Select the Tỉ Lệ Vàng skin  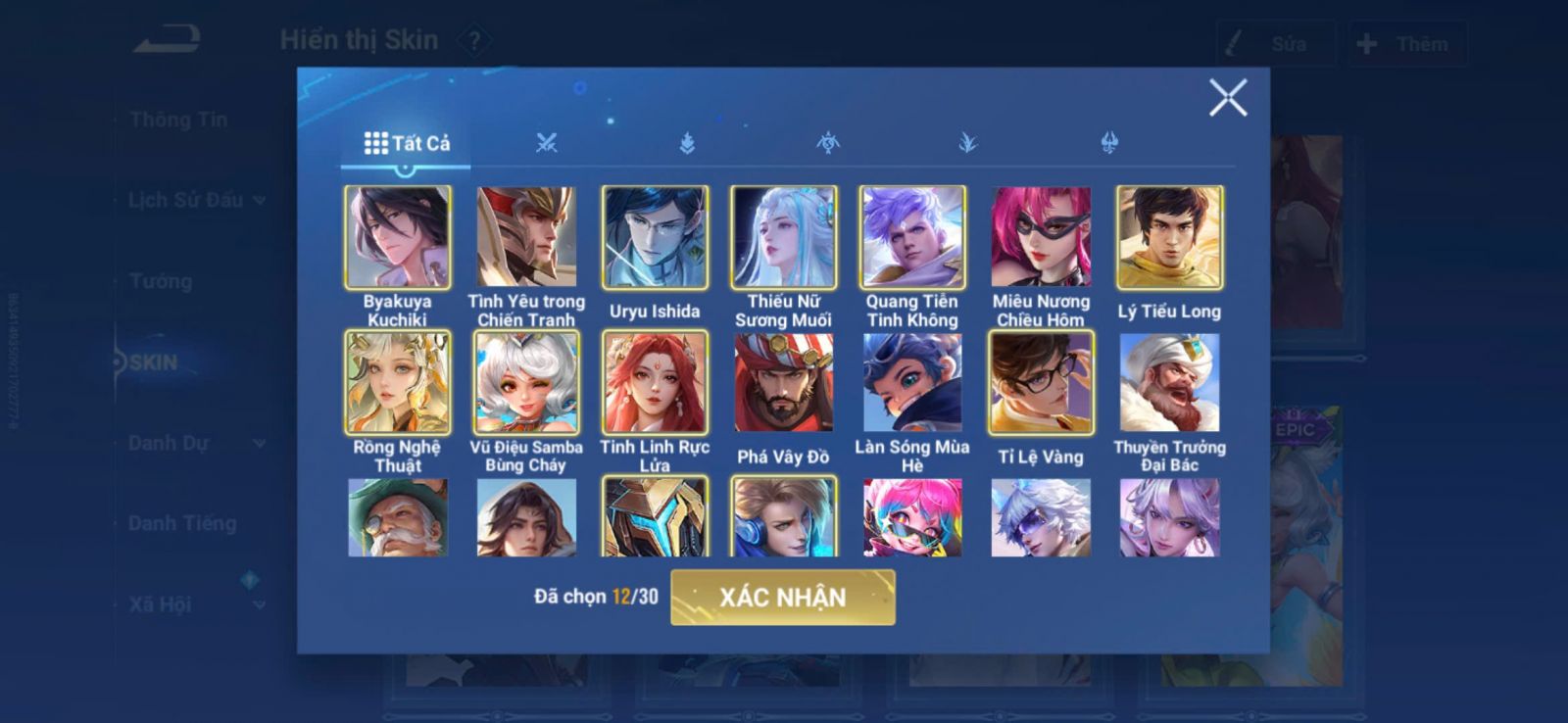(1041, 382)
